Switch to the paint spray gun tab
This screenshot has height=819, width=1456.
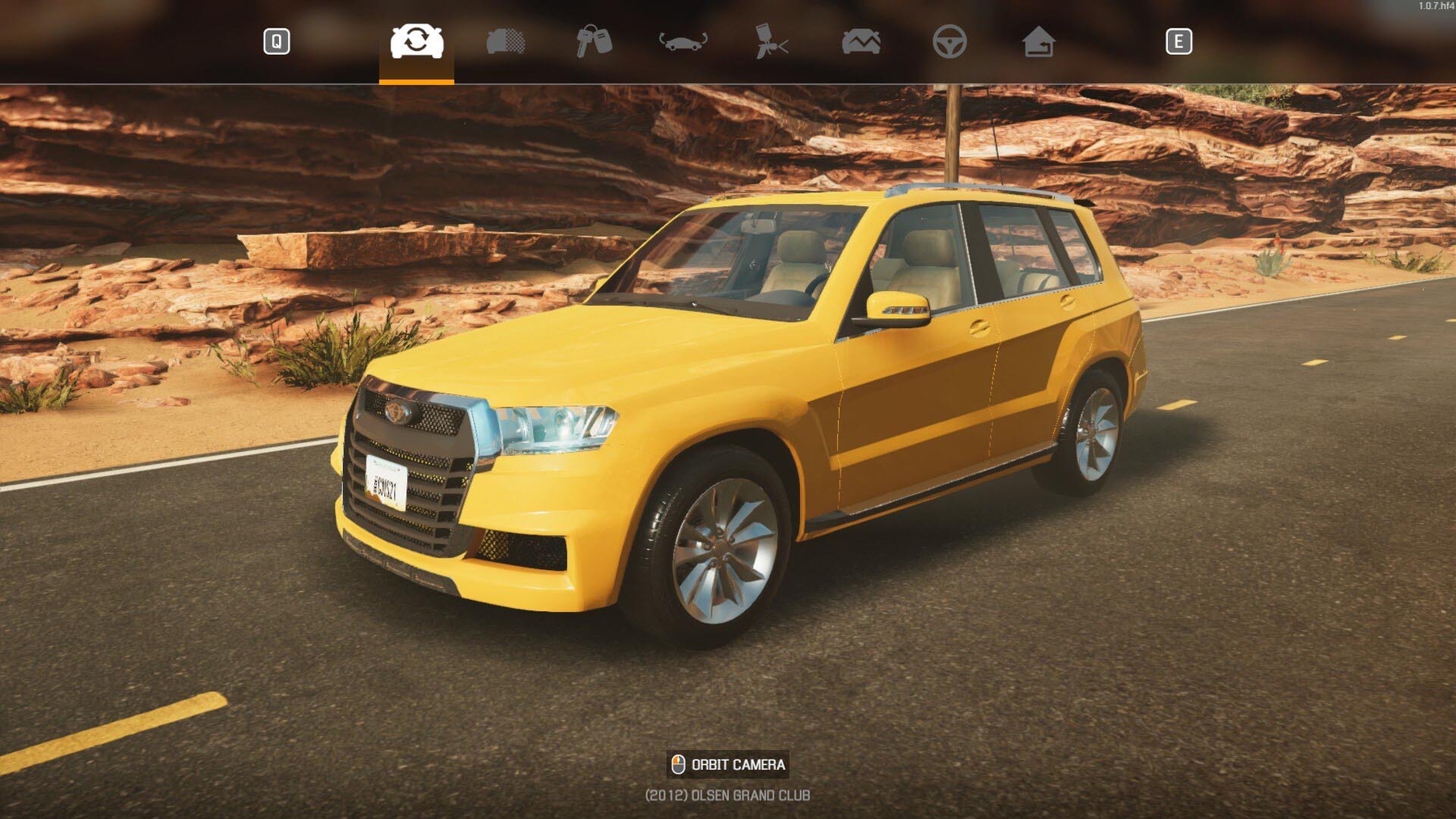[771, 41]
